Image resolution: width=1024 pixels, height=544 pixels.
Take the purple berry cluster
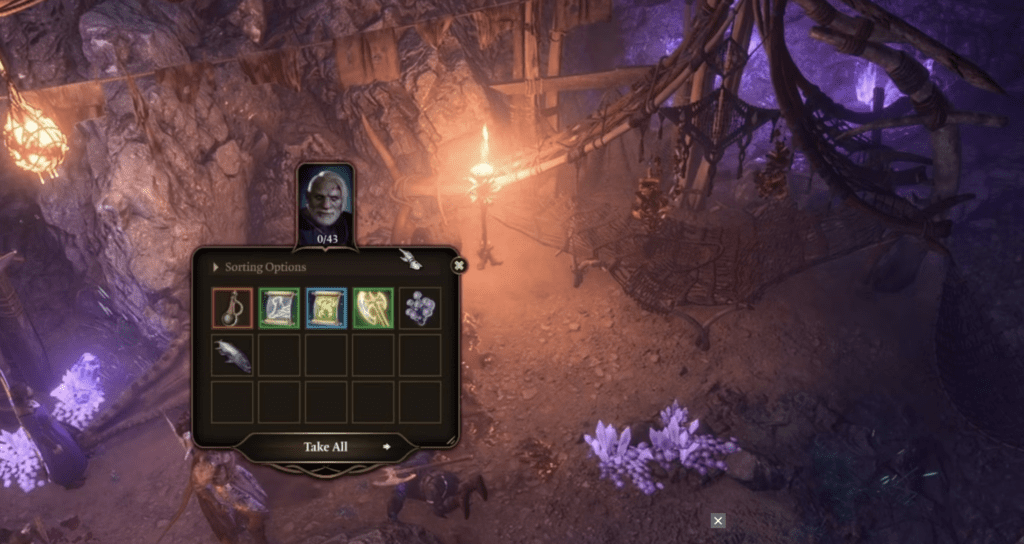[420, 308]
